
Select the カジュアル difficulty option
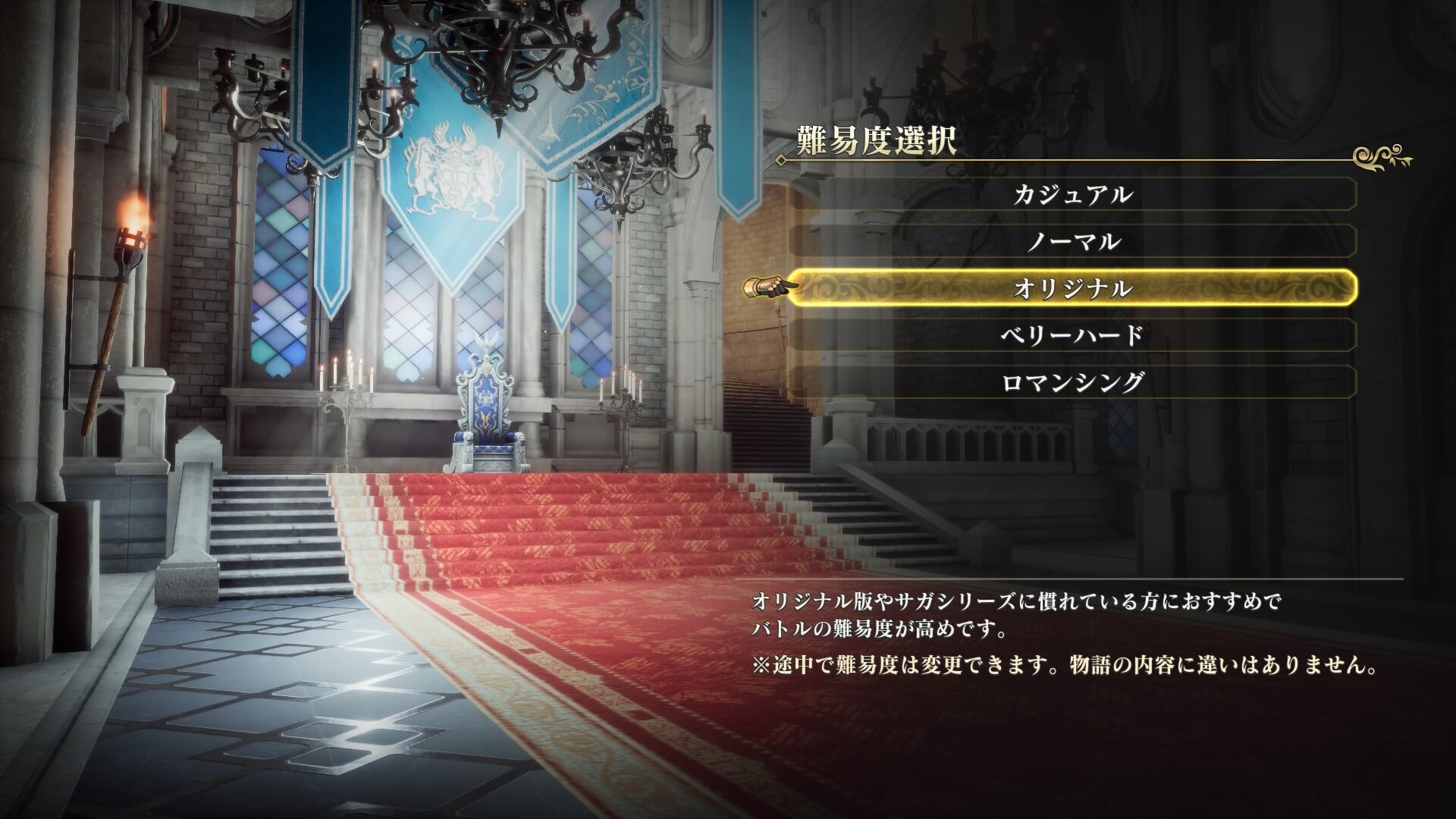click(1072, 195)
